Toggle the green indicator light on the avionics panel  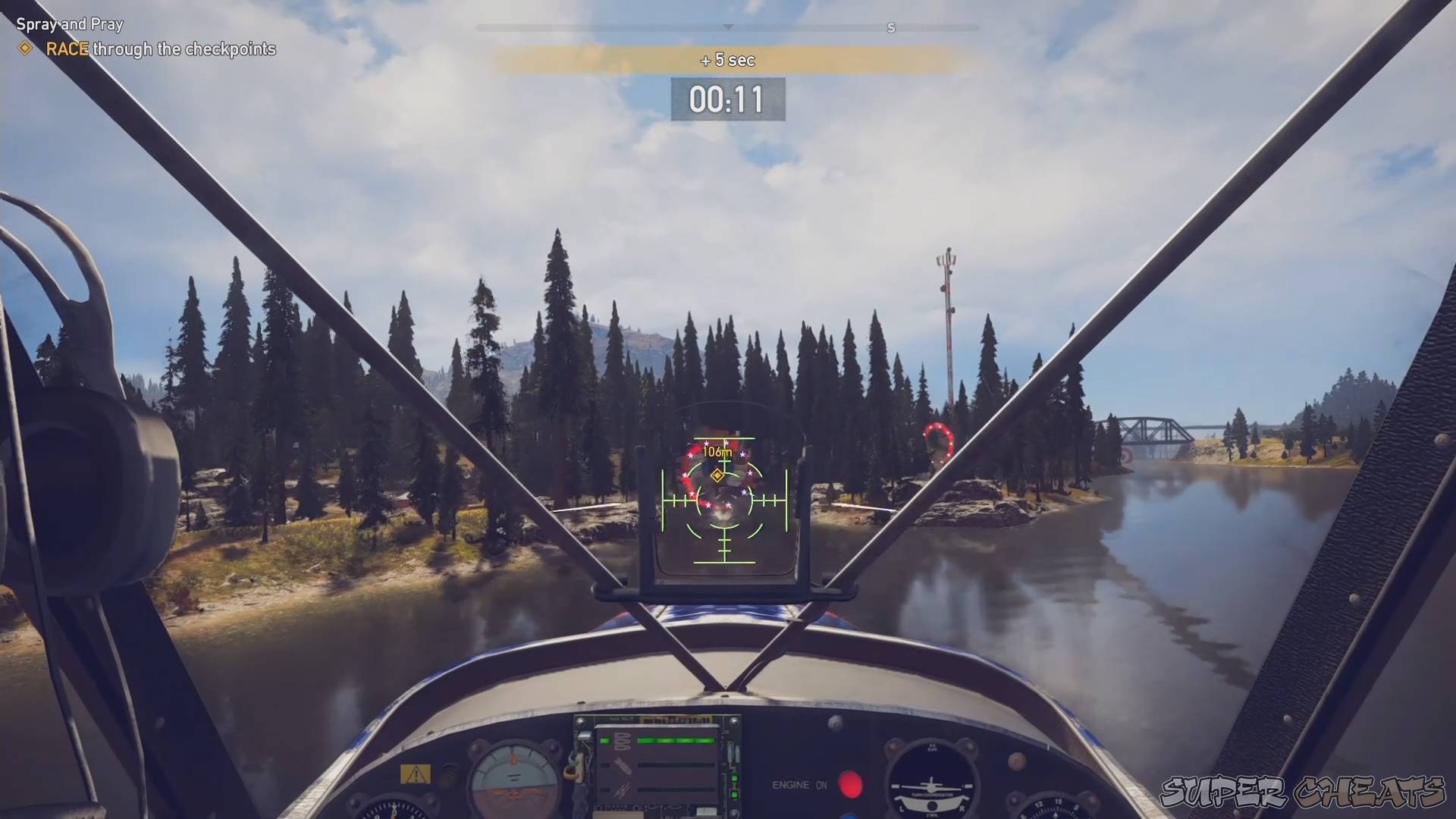click(x=734, y=780)
